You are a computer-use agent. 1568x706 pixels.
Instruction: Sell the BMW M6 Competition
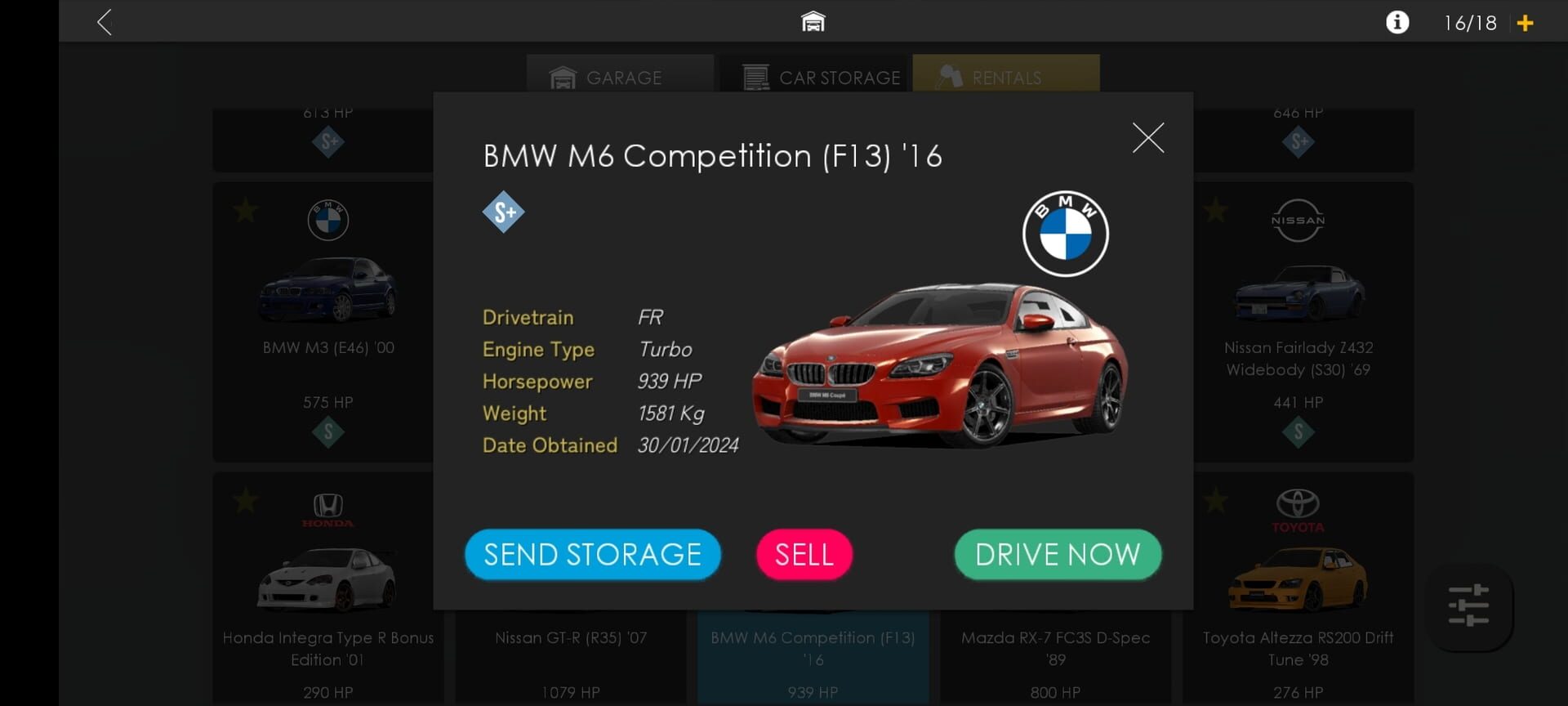(804, 554)
